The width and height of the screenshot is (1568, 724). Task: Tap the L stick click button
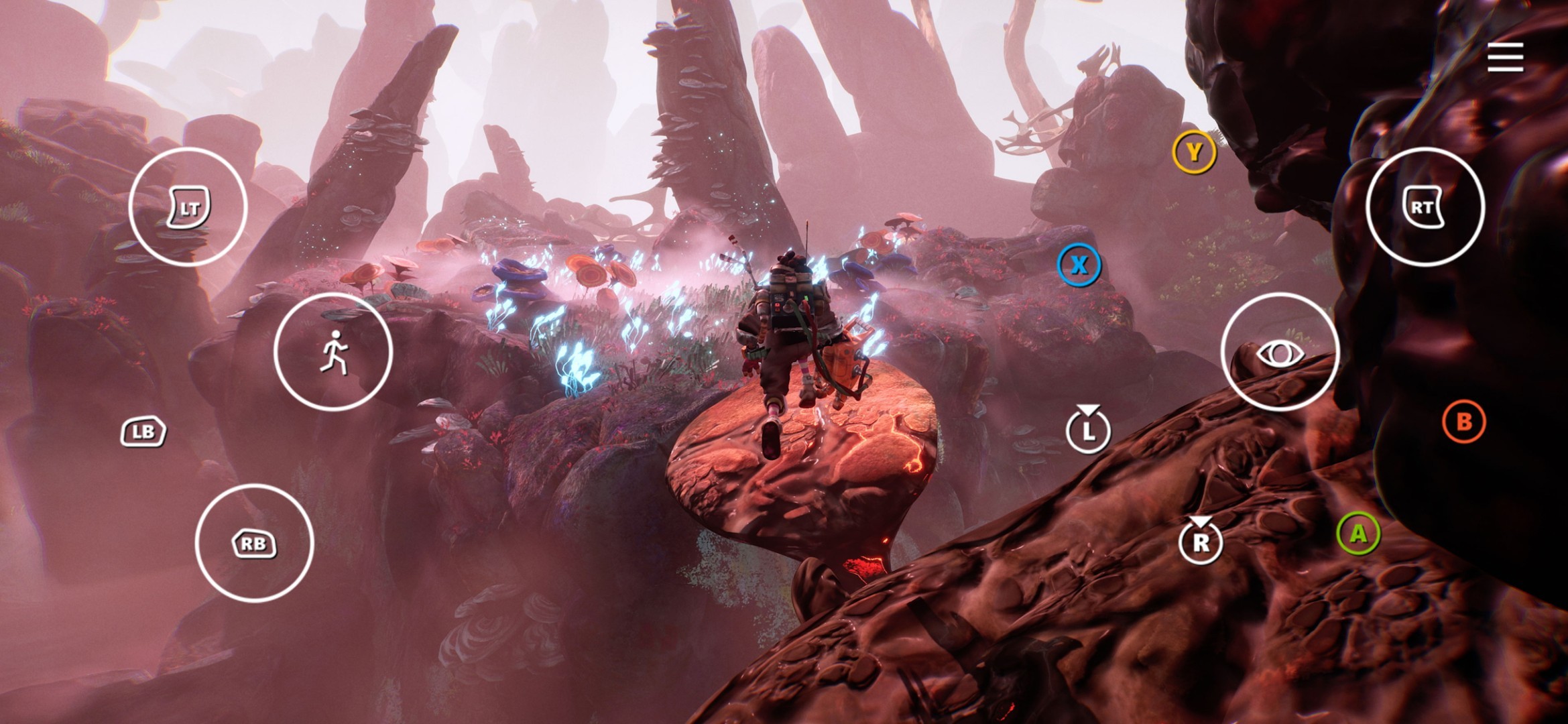pos(1088,430)
